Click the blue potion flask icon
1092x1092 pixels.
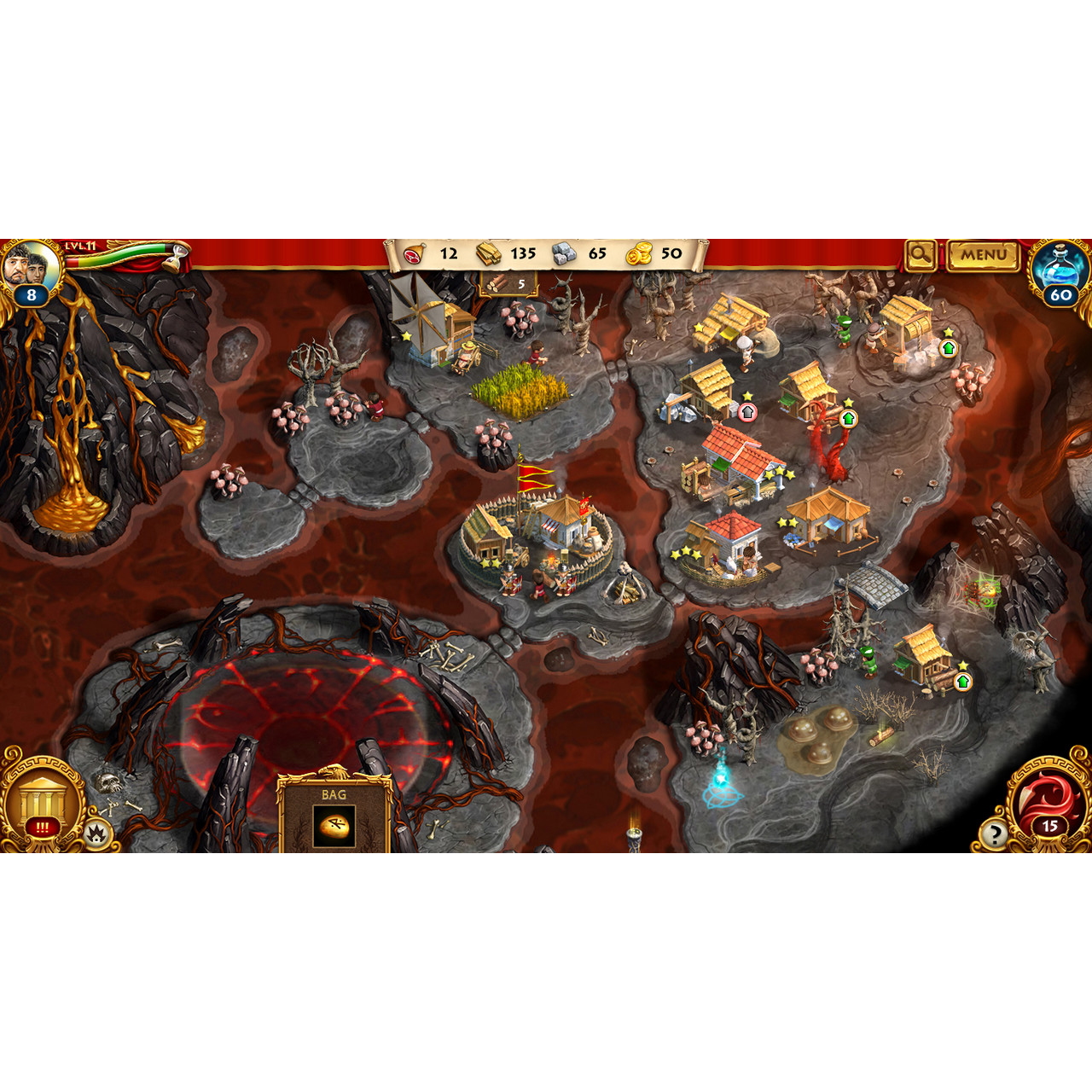click(1058, 264)
